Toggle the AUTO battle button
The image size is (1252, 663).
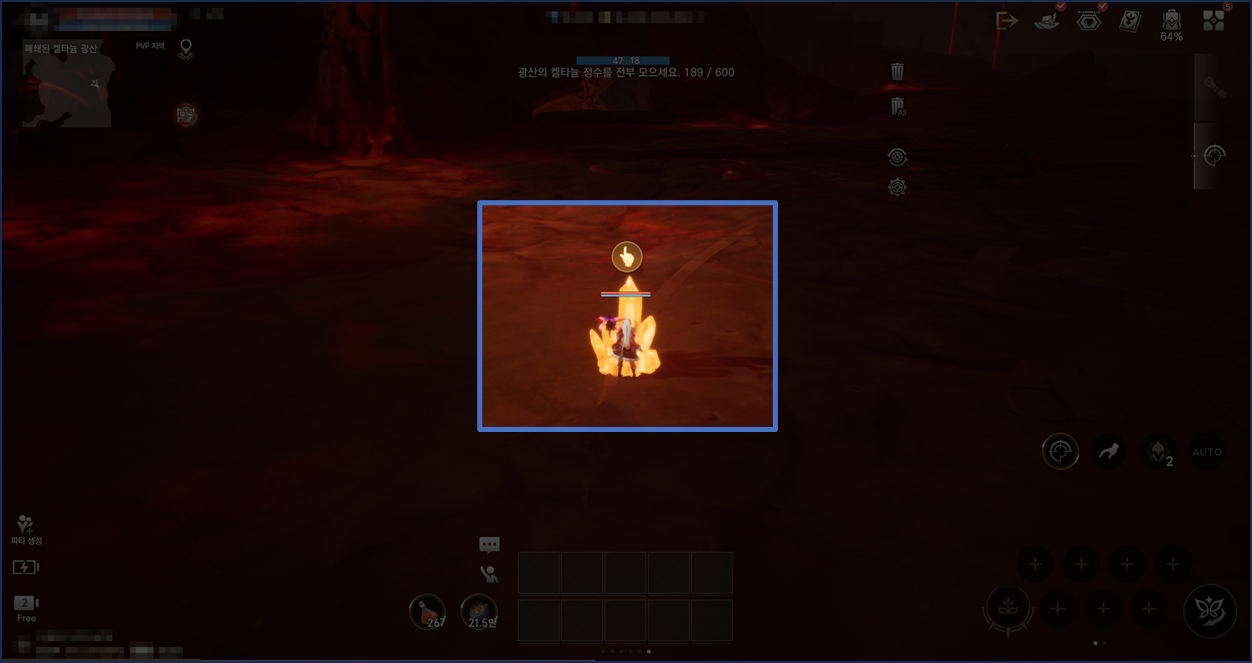click(1207, 452)
